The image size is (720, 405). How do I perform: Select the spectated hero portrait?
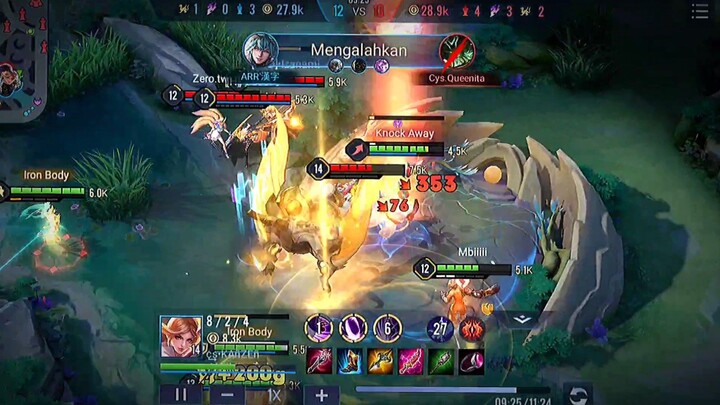(180, 337)
